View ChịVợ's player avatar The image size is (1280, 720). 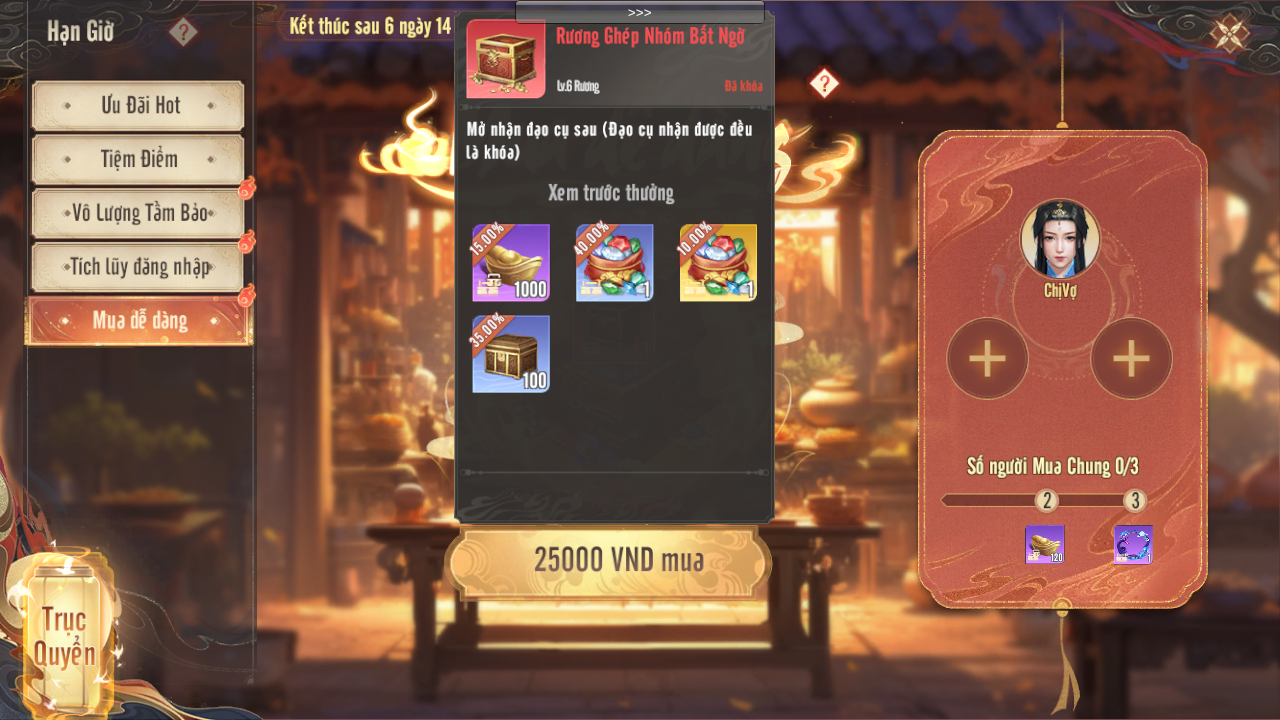1060,239
